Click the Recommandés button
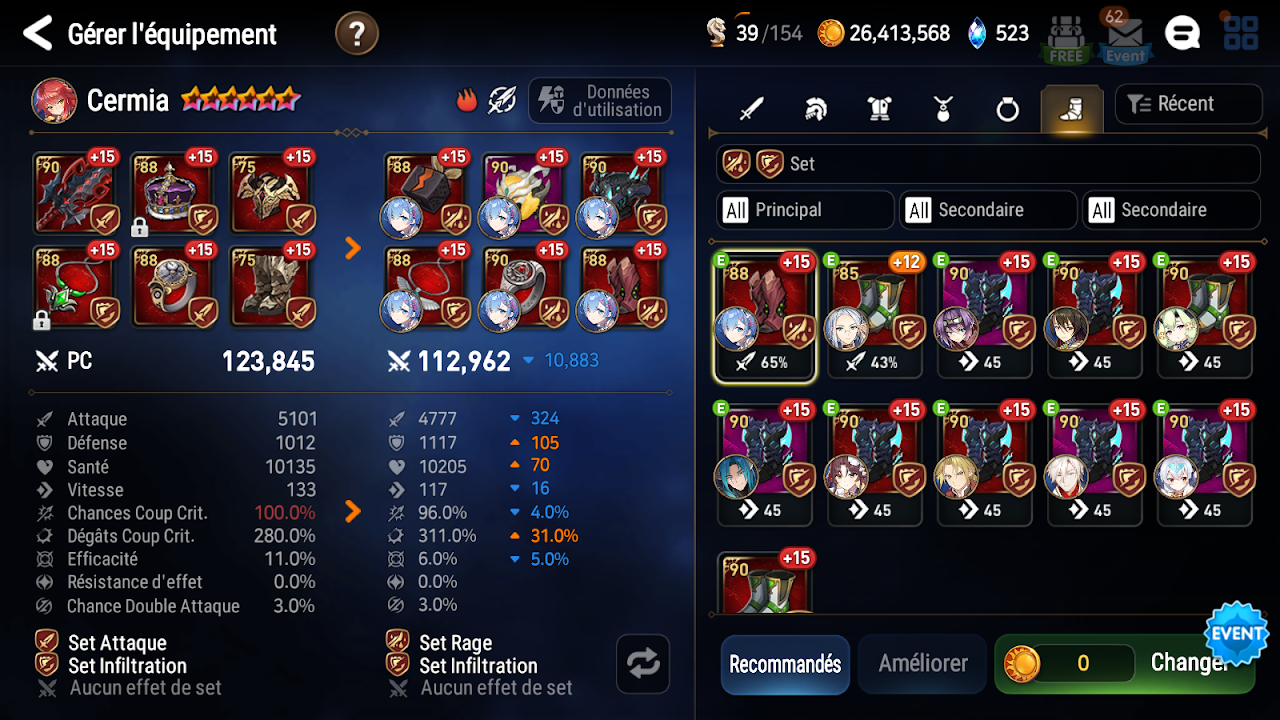This screenshot has height=720, width=1280. [785, 664]
